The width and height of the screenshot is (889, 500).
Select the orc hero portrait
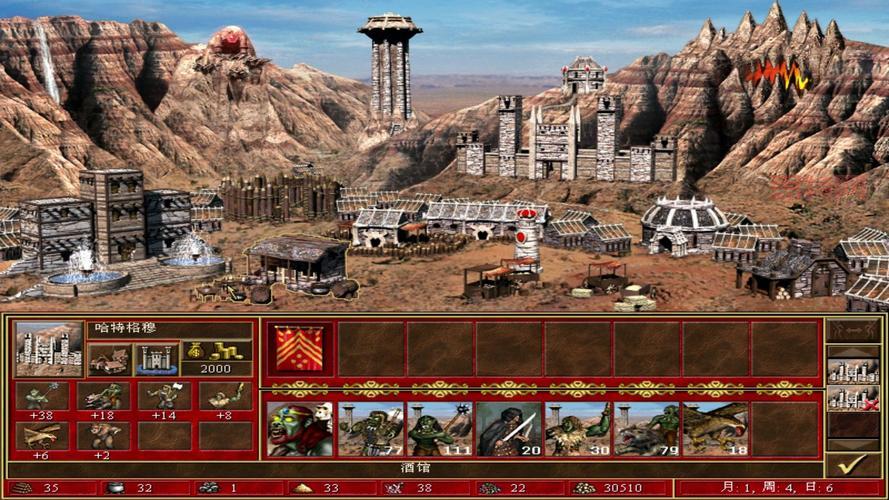299,429
